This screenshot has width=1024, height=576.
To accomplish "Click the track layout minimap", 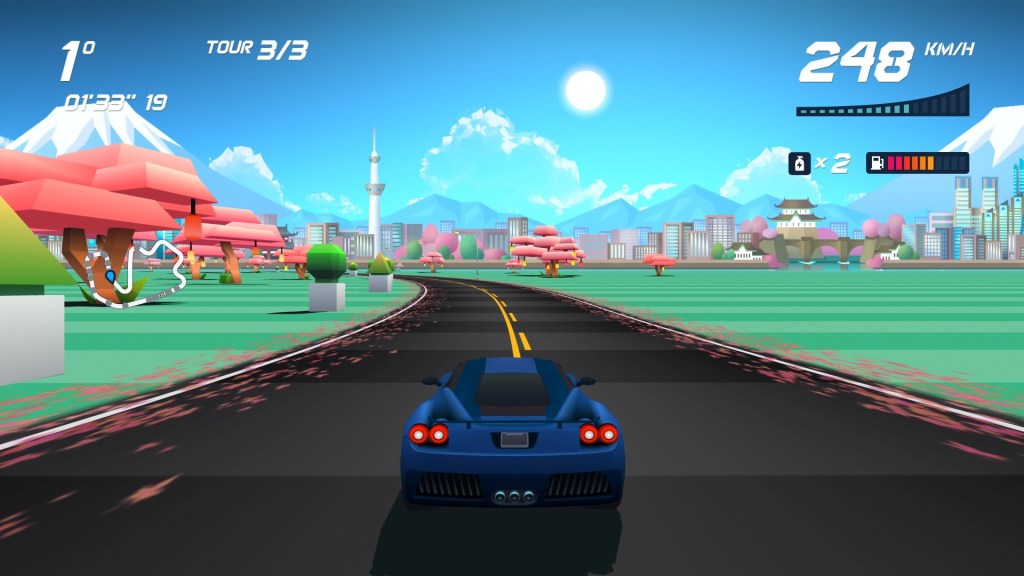I will coord(136,271).
